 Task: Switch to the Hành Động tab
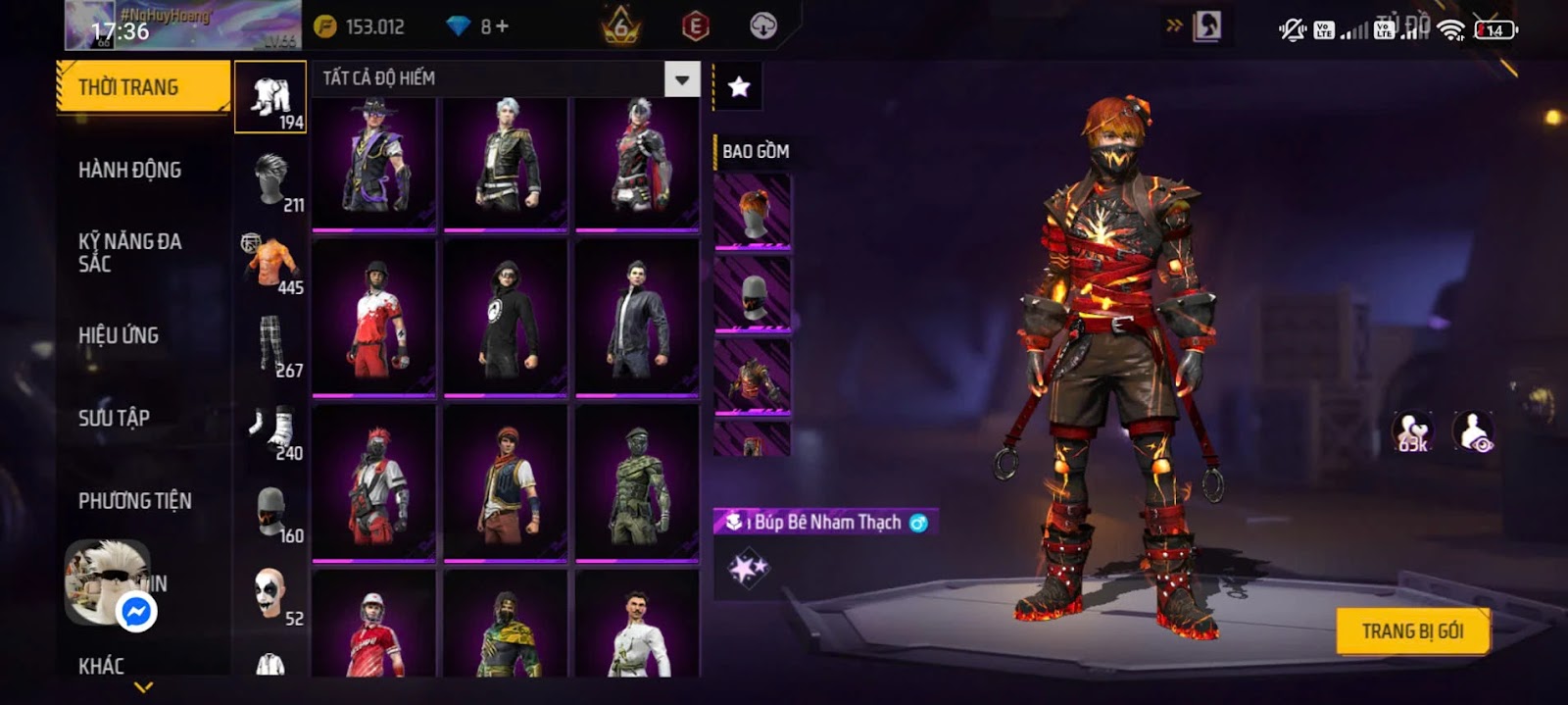click(x=129, y=170)
